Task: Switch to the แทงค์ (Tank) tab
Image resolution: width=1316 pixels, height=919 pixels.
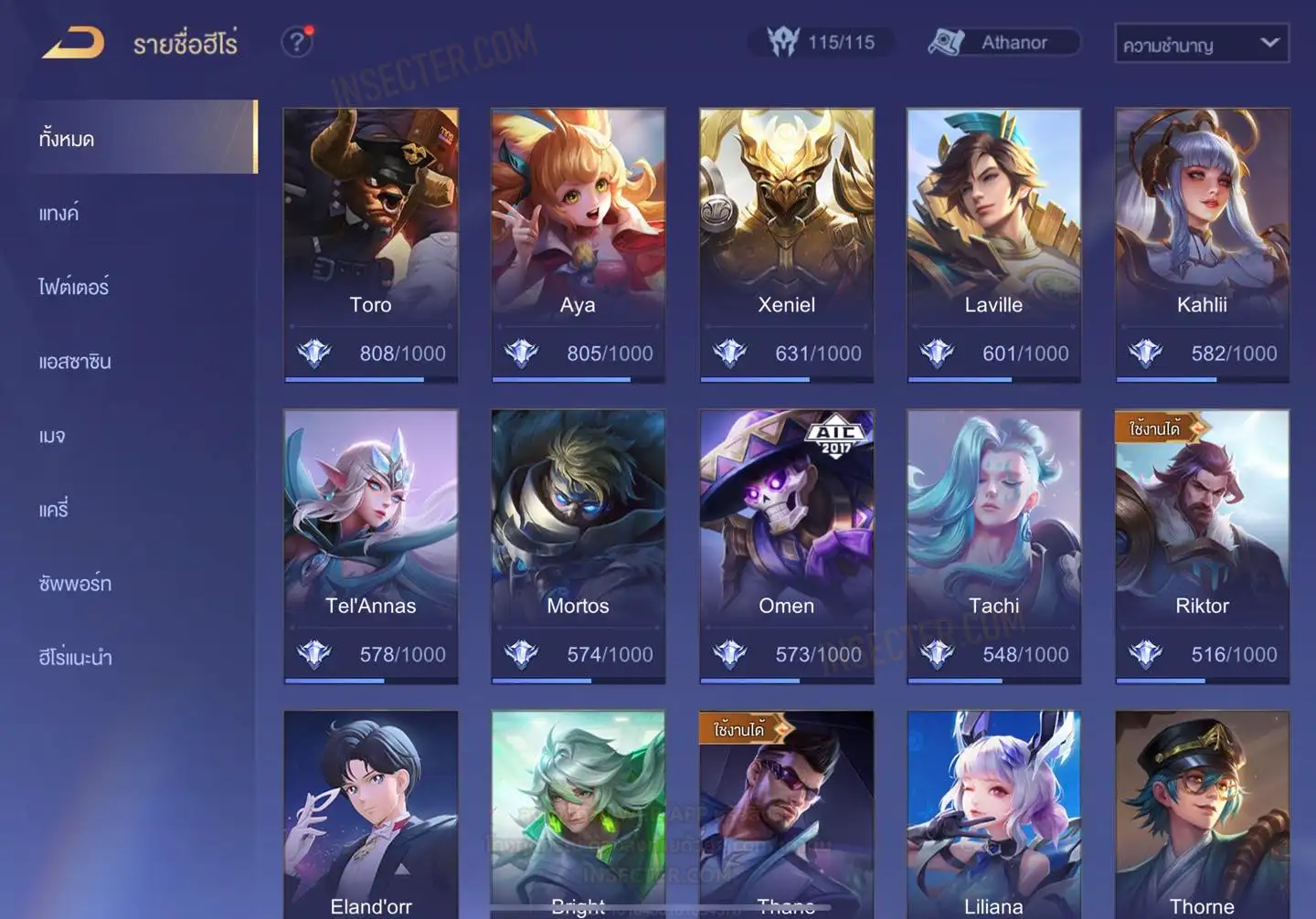Action: click(59, 214)
